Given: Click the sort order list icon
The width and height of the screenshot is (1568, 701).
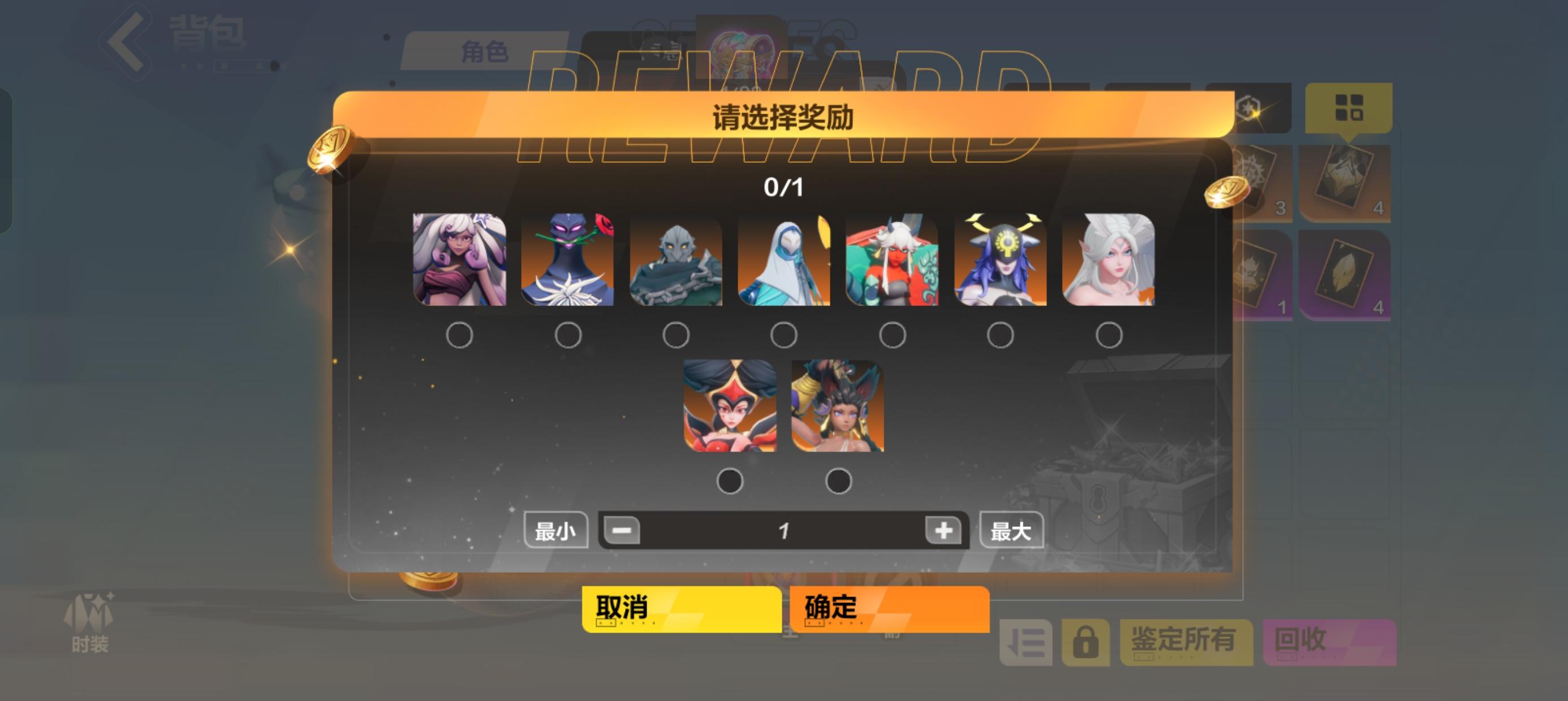Looking at the screenshot, I should (1027, 643).
